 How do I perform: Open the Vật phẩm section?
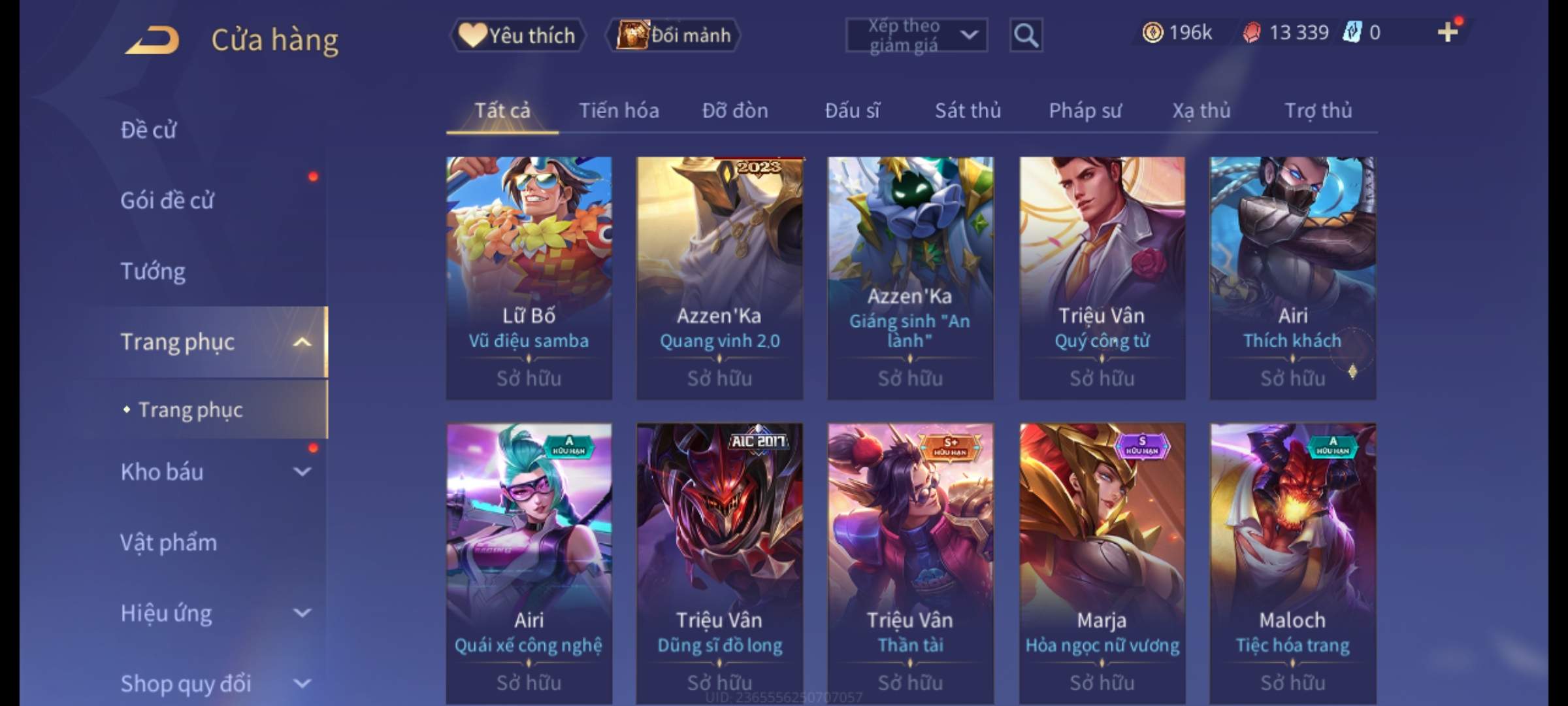pos(169,543)
